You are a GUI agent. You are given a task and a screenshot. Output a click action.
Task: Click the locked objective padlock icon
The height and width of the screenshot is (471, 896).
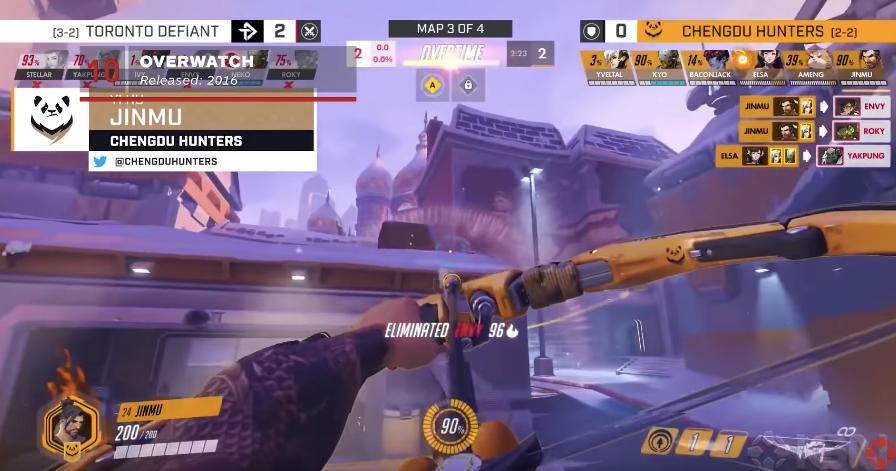click(x=466, y=86)
